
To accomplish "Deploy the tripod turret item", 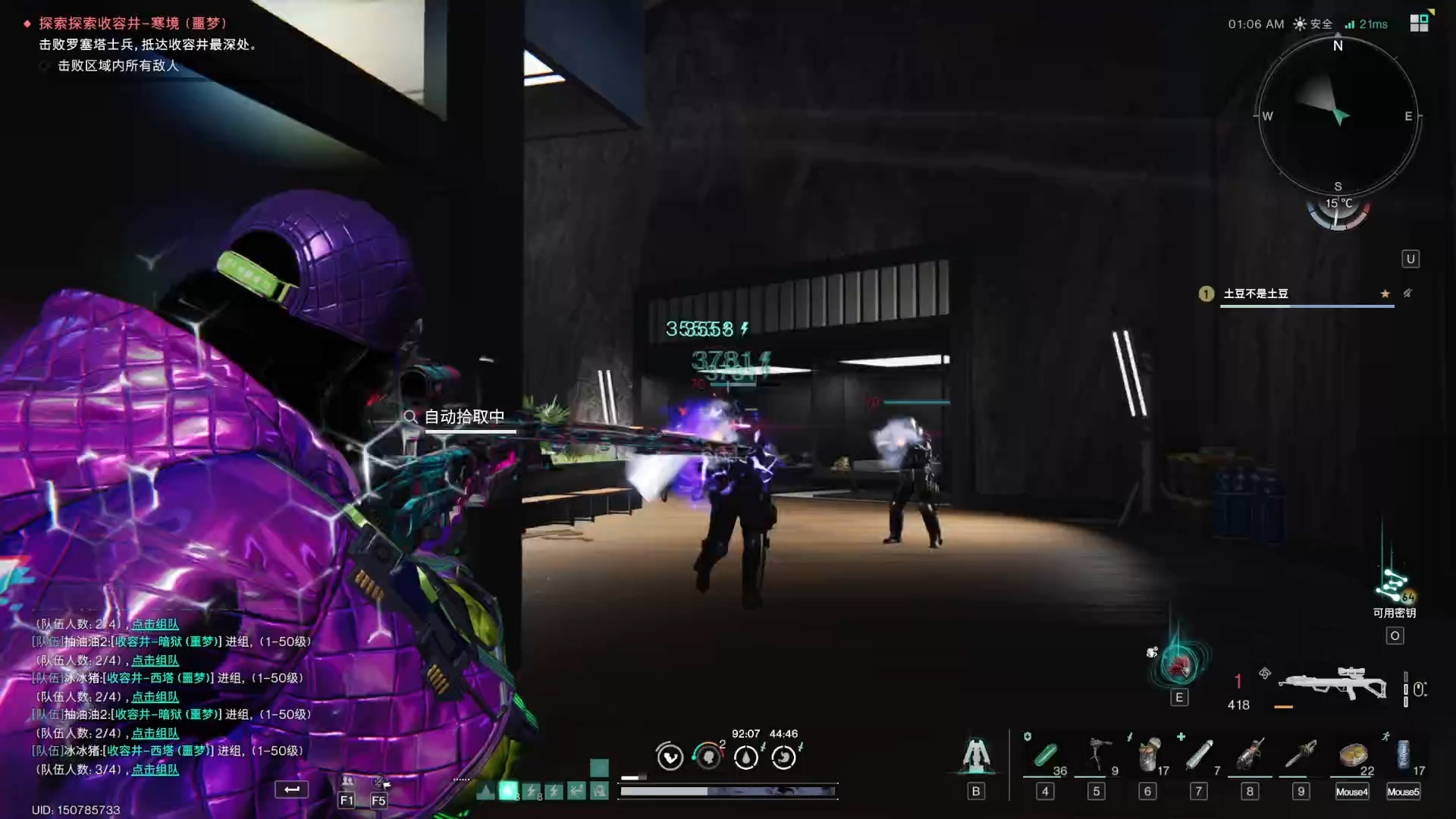I will [1097, 754].
